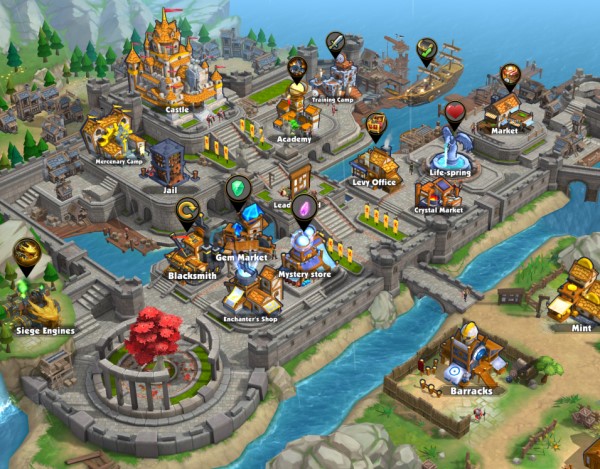Tap the book pin above the Academy

297,68
